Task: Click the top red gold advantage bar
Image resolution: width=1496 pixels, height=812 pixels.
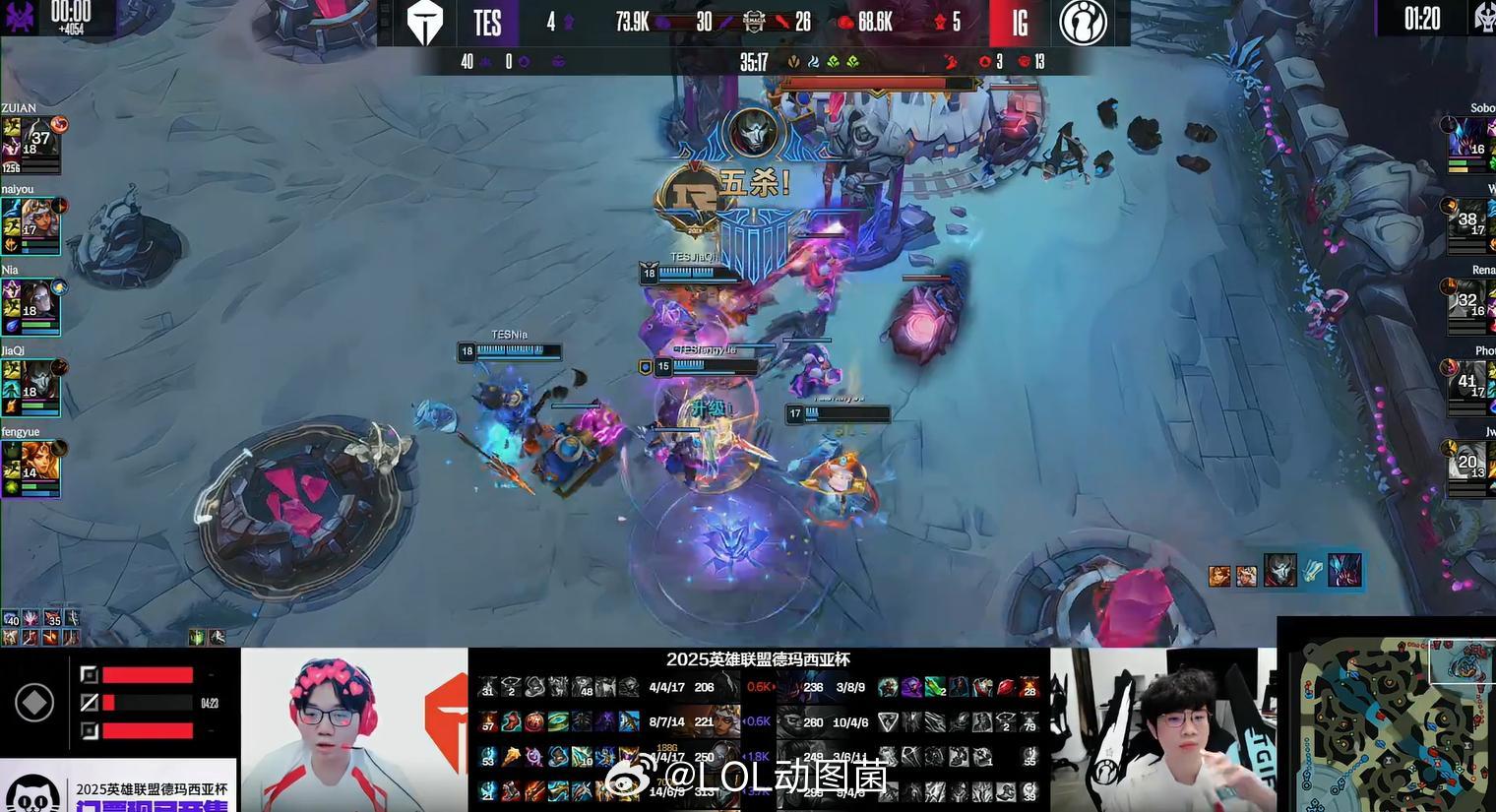Action: coord(148,673)
